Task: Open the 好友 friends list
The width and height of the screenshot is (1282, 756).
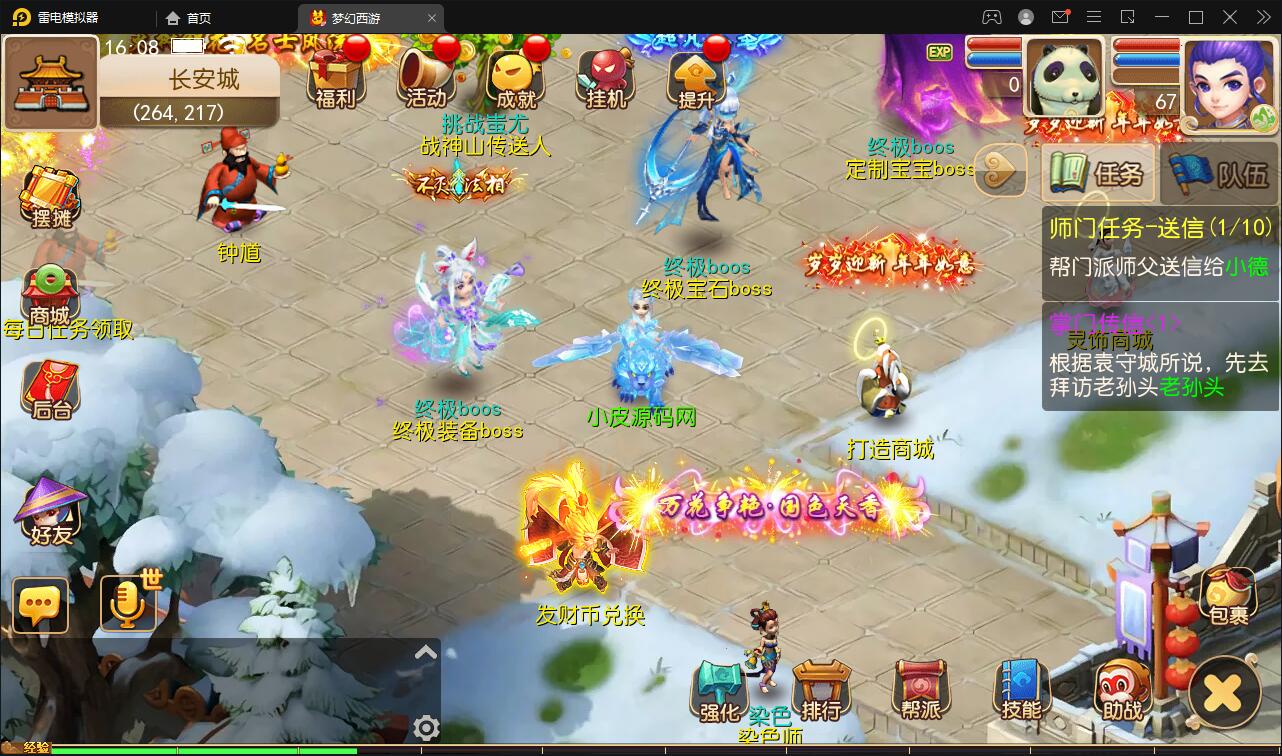Action: coord(51,513)
